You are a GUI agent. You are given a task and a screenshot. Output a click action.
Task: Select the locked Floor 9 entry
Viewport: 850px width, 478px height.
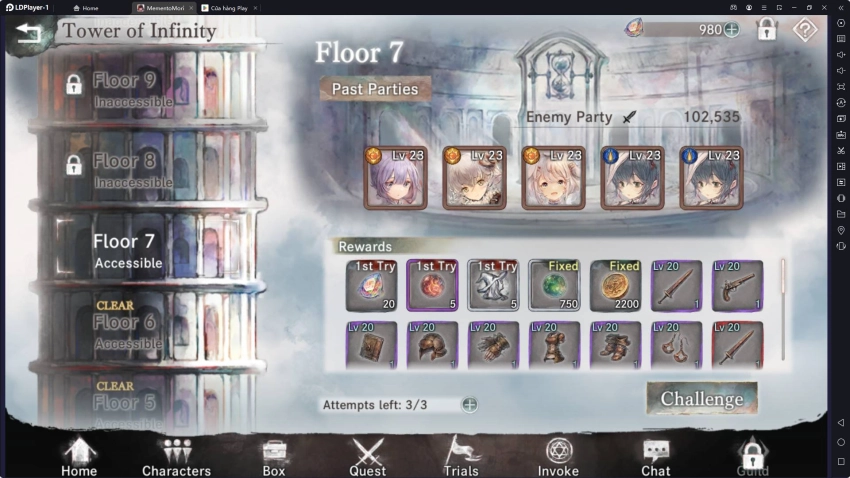pos(125,87)
